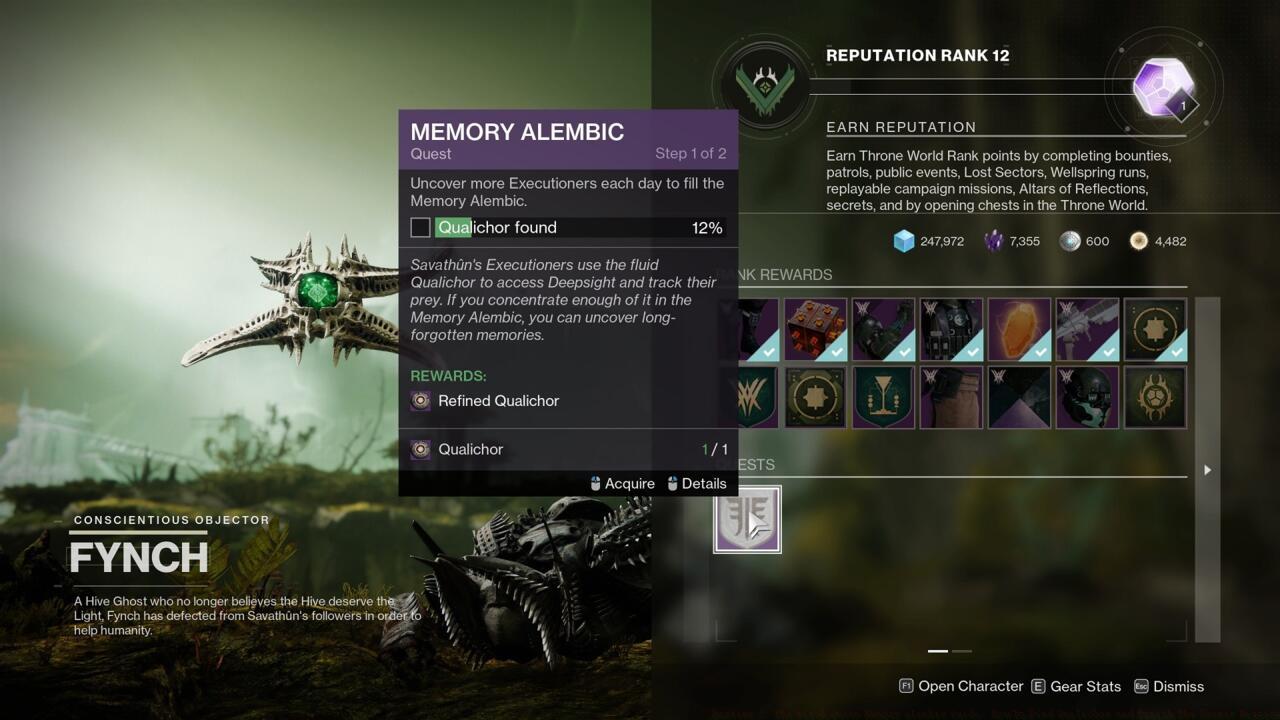Click the Hive rune emblem in bottom reward row
Screen dimensions: 1280x720
[x=1155, y=397]
